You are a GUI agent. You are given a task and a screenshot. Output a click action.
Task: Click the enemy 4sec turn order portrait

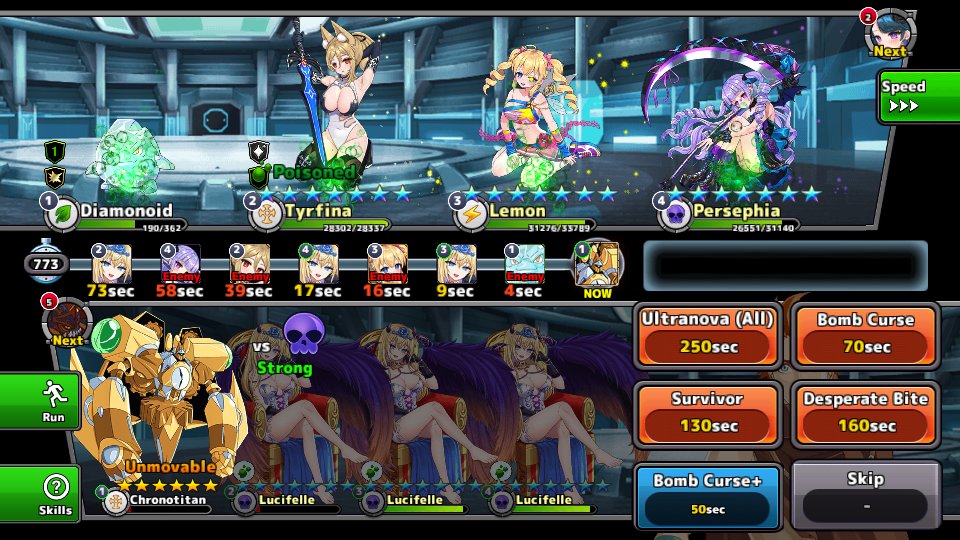524,265
